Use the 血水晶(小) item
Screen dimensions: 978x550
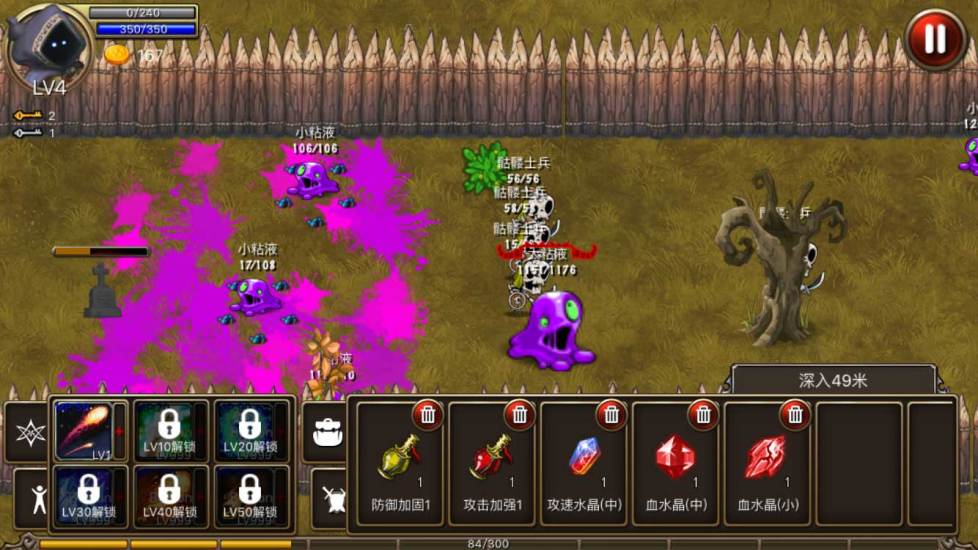coord(767,465)
